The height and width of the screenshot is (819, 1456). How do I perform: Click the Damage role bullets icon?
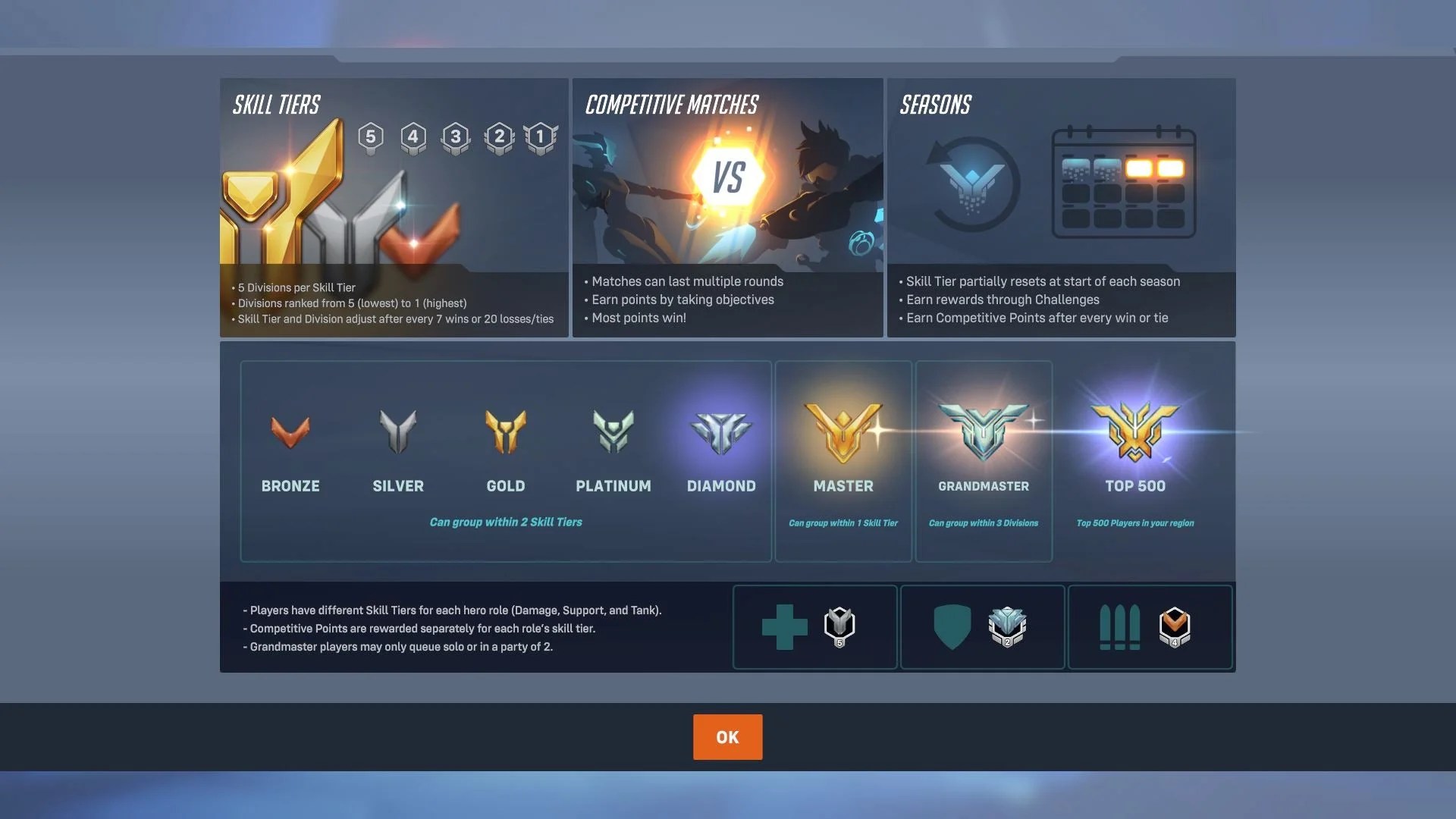pyautogui.click(x=1121, y=626)
